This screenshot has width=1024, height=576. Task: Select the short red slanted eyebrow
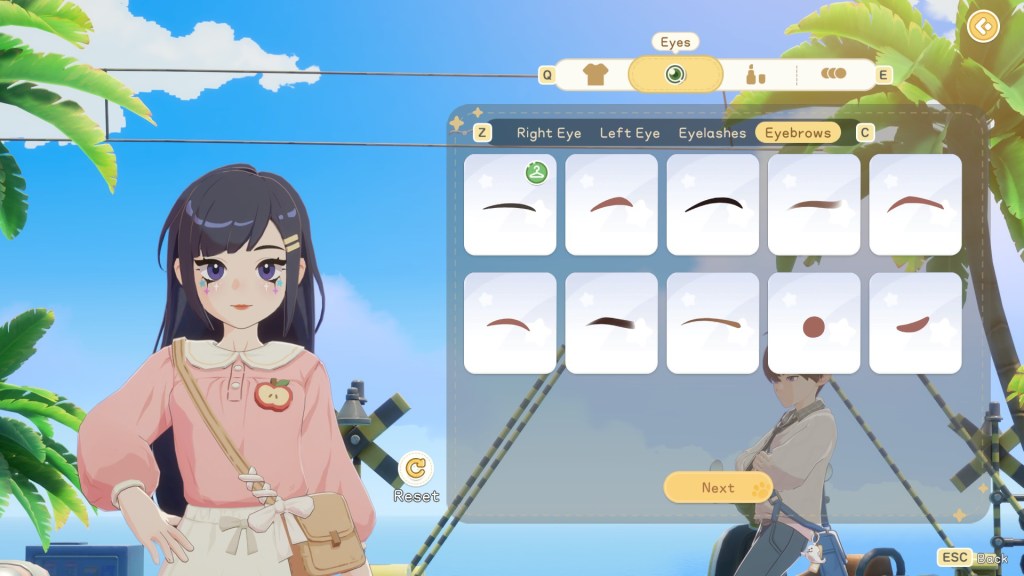point(915,324)
